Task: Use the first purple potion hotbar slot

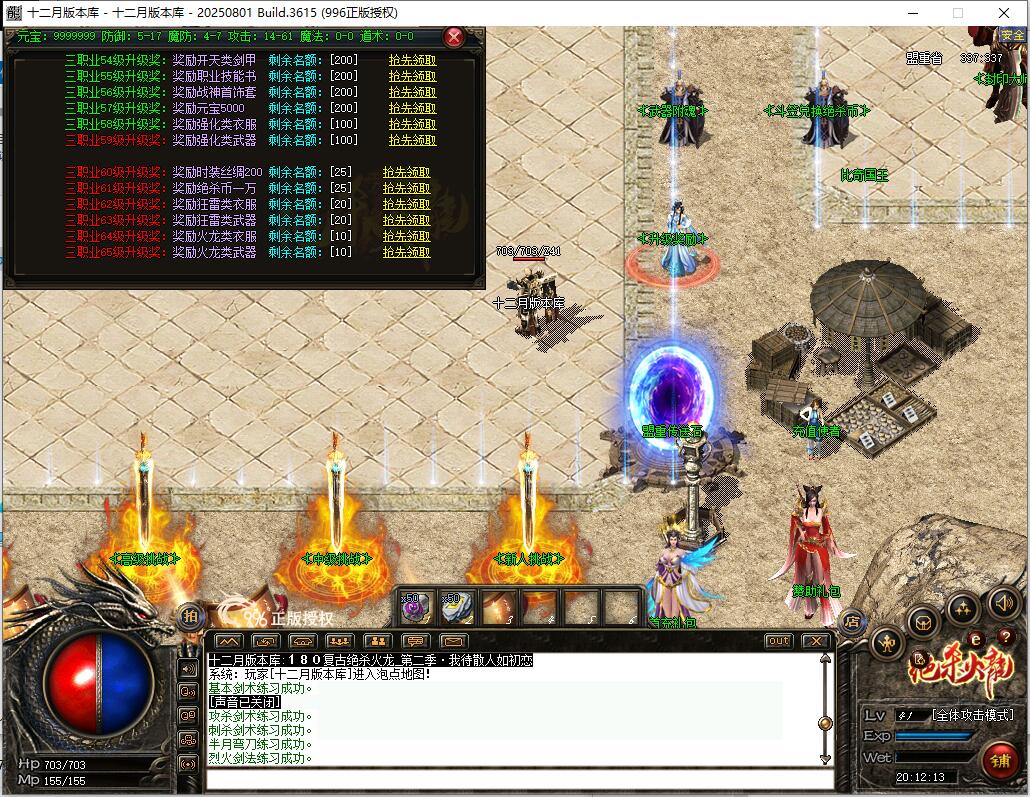Action: [x=415, y=607]
